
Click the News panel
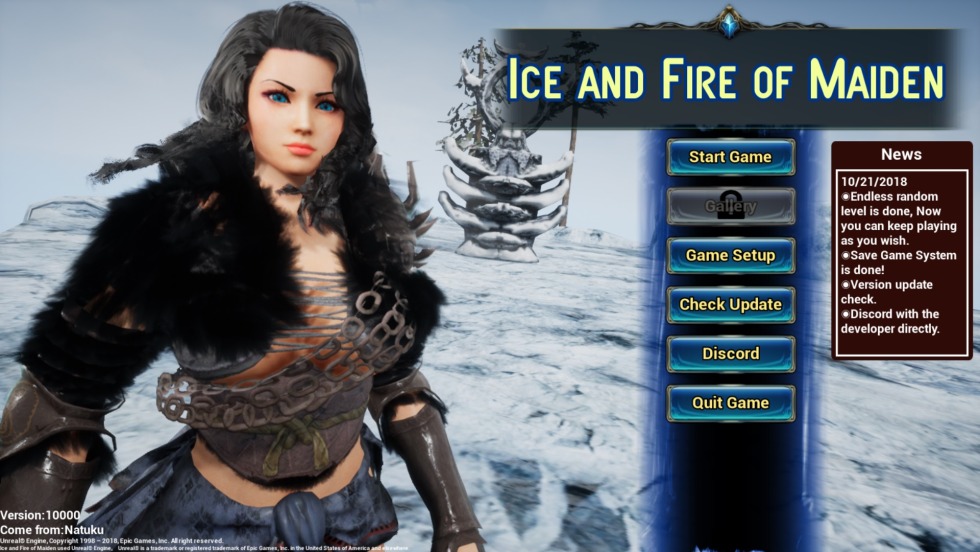901,250
